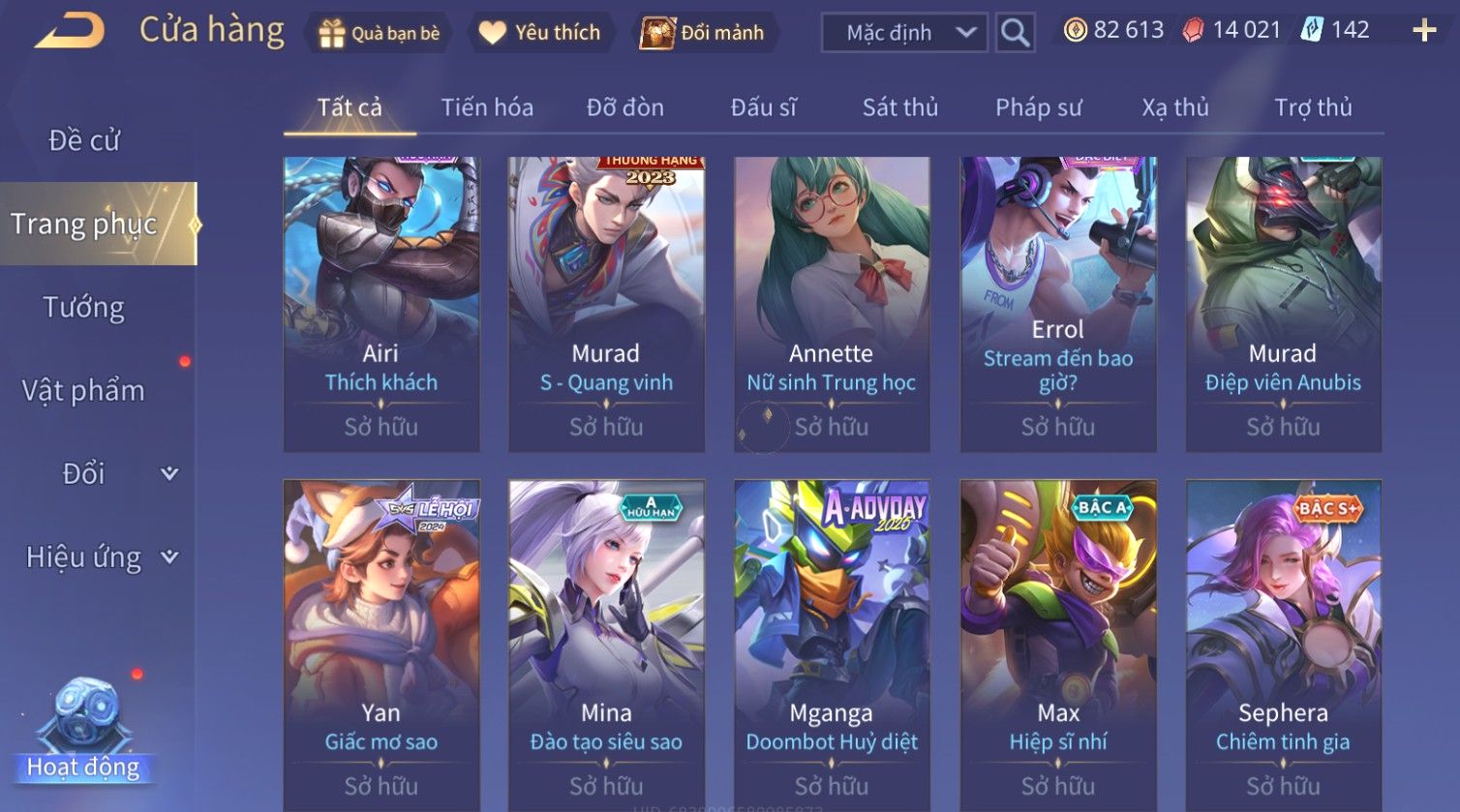Pick the Mganga Doombot Huỷ diệt card

coord(832,639)
